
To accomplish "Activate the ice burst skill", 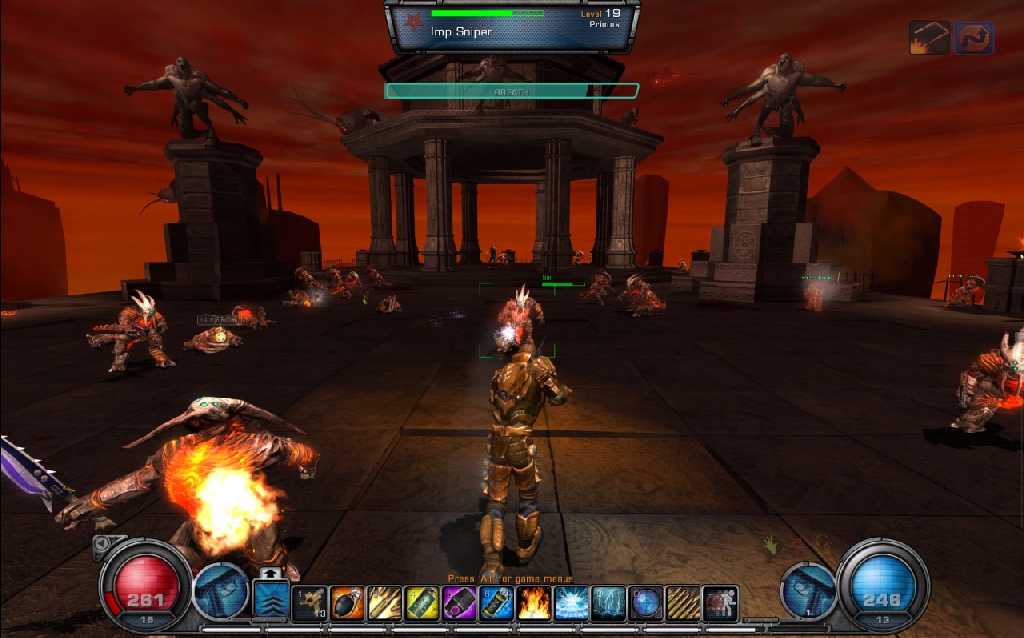I will pyautogui.click(x=571, y=603).
